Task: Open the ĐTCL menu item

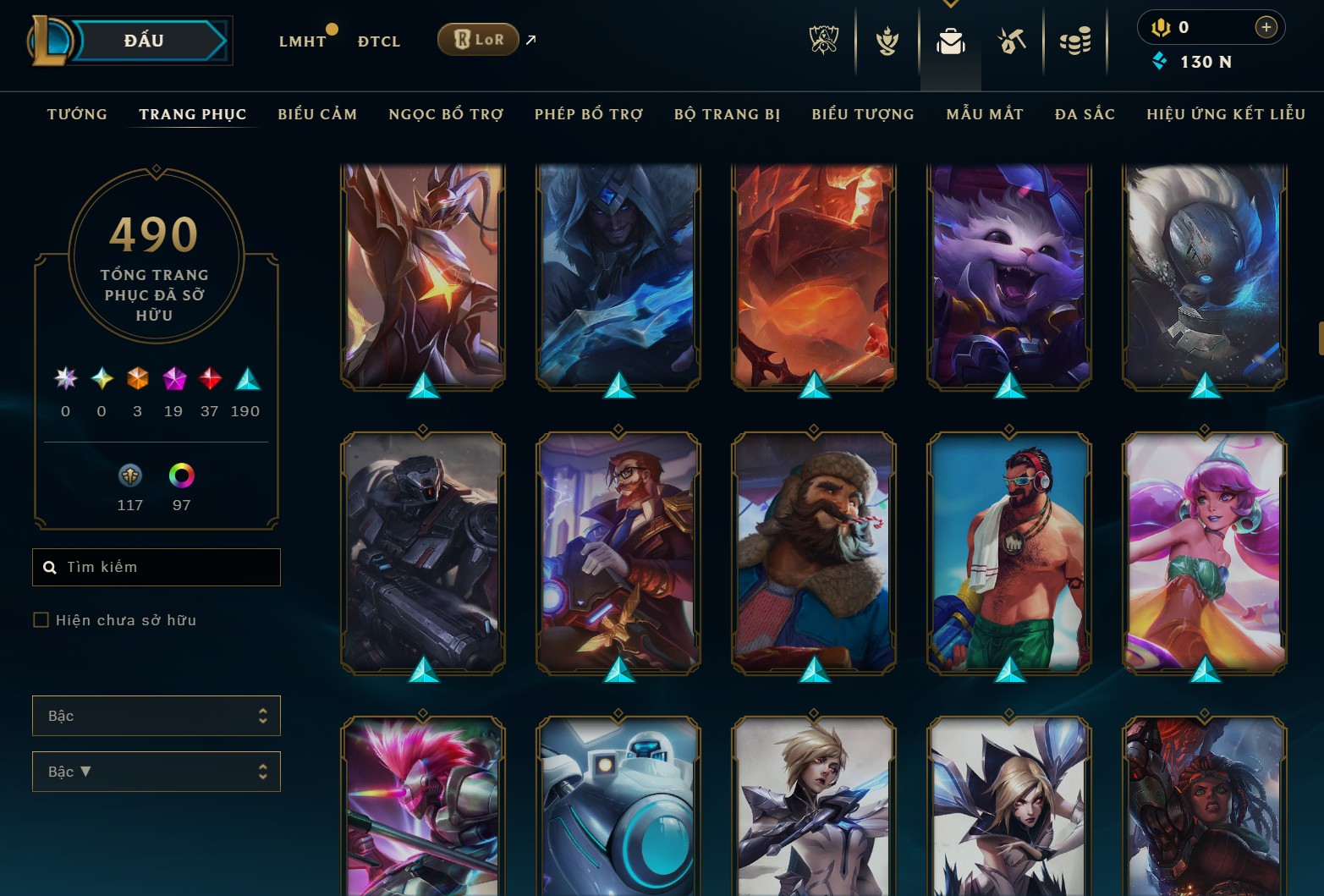Action: [378, 40]
